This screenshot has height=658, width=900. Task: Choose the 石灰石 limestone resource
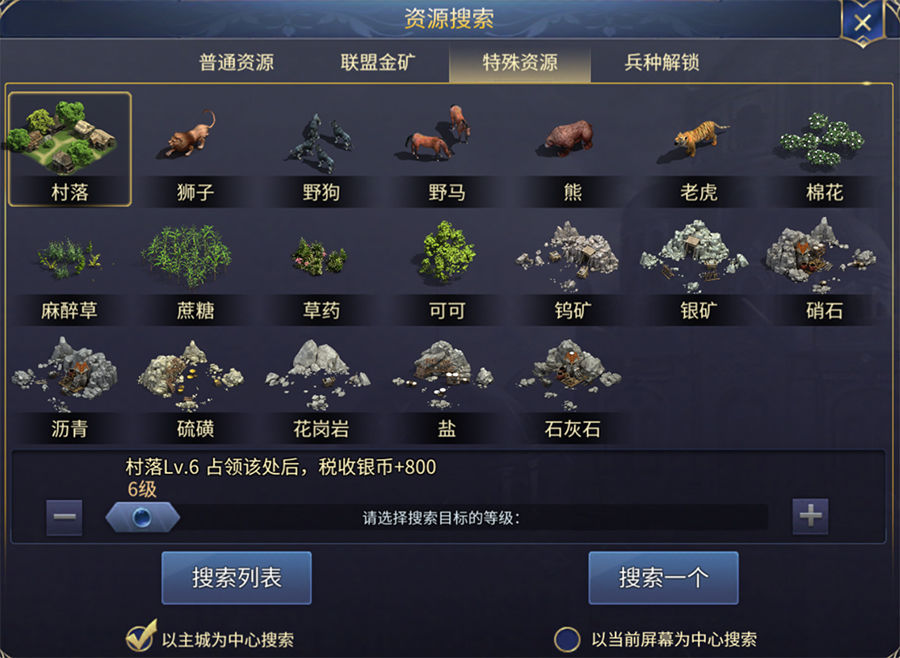pyautogui.click(x=572, y=386)
